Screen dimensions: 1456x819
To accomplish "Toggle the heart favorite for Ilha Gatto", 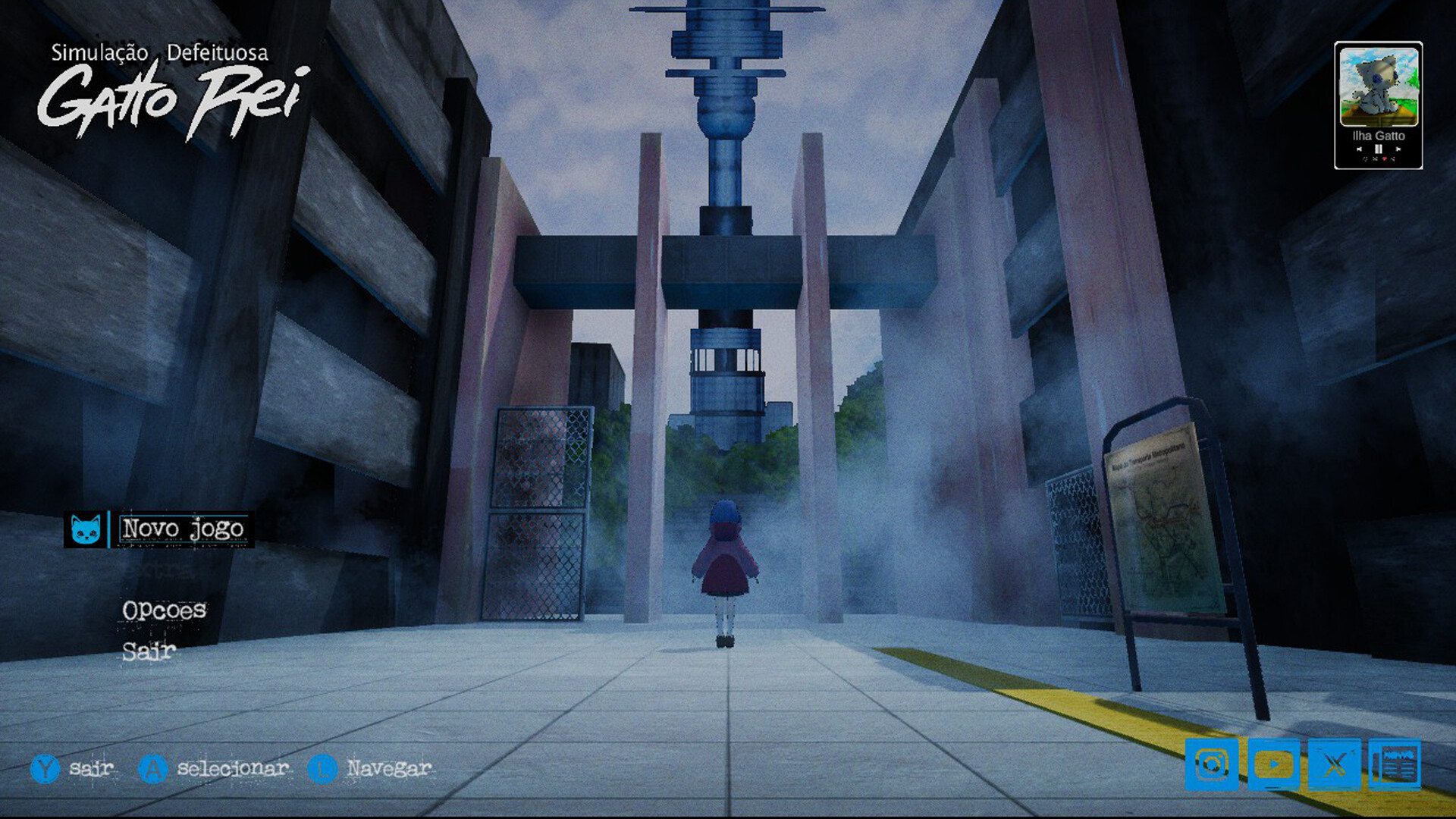I will [x=1385, y=159].
